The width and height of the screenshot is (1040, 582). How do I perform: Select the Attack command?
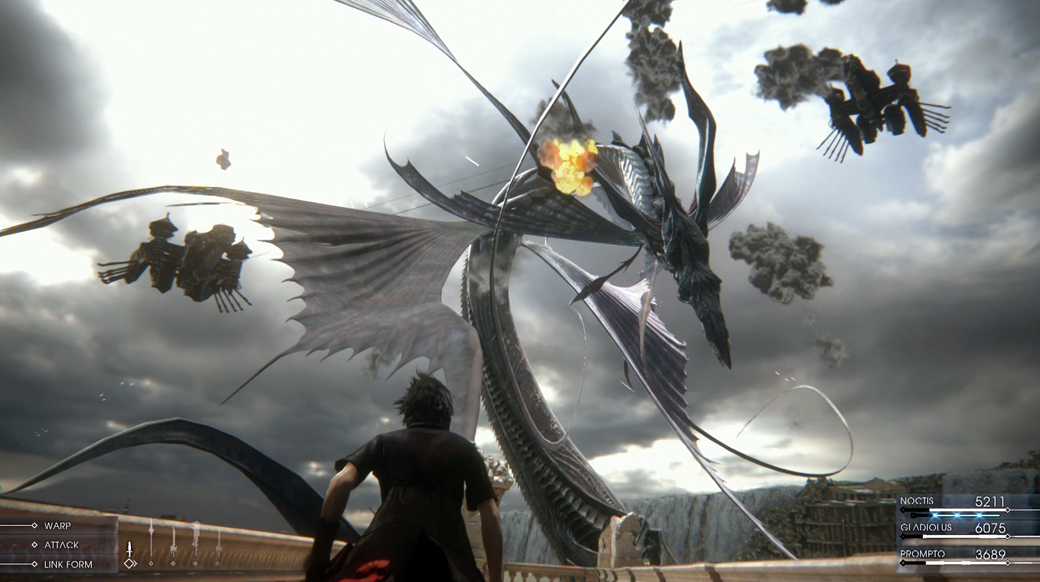(x=61, y=545)
